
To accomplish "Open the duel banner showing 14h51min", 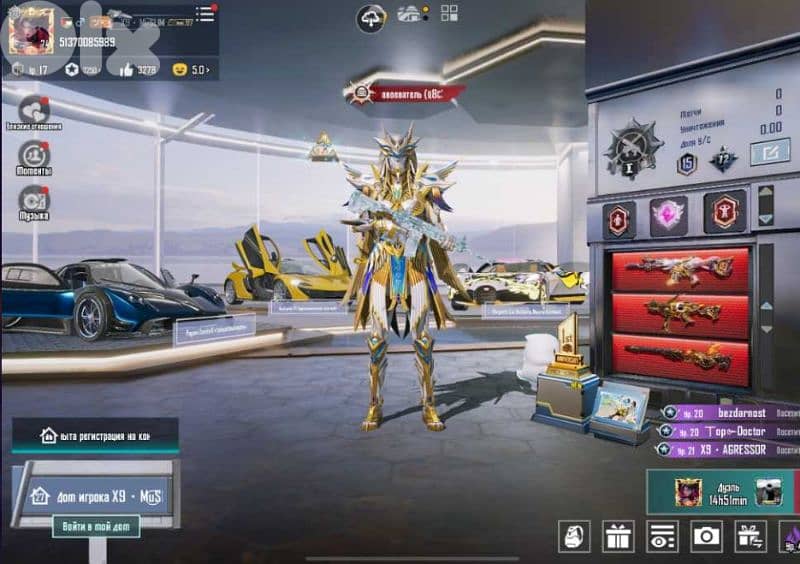I will tap(724, 491).
